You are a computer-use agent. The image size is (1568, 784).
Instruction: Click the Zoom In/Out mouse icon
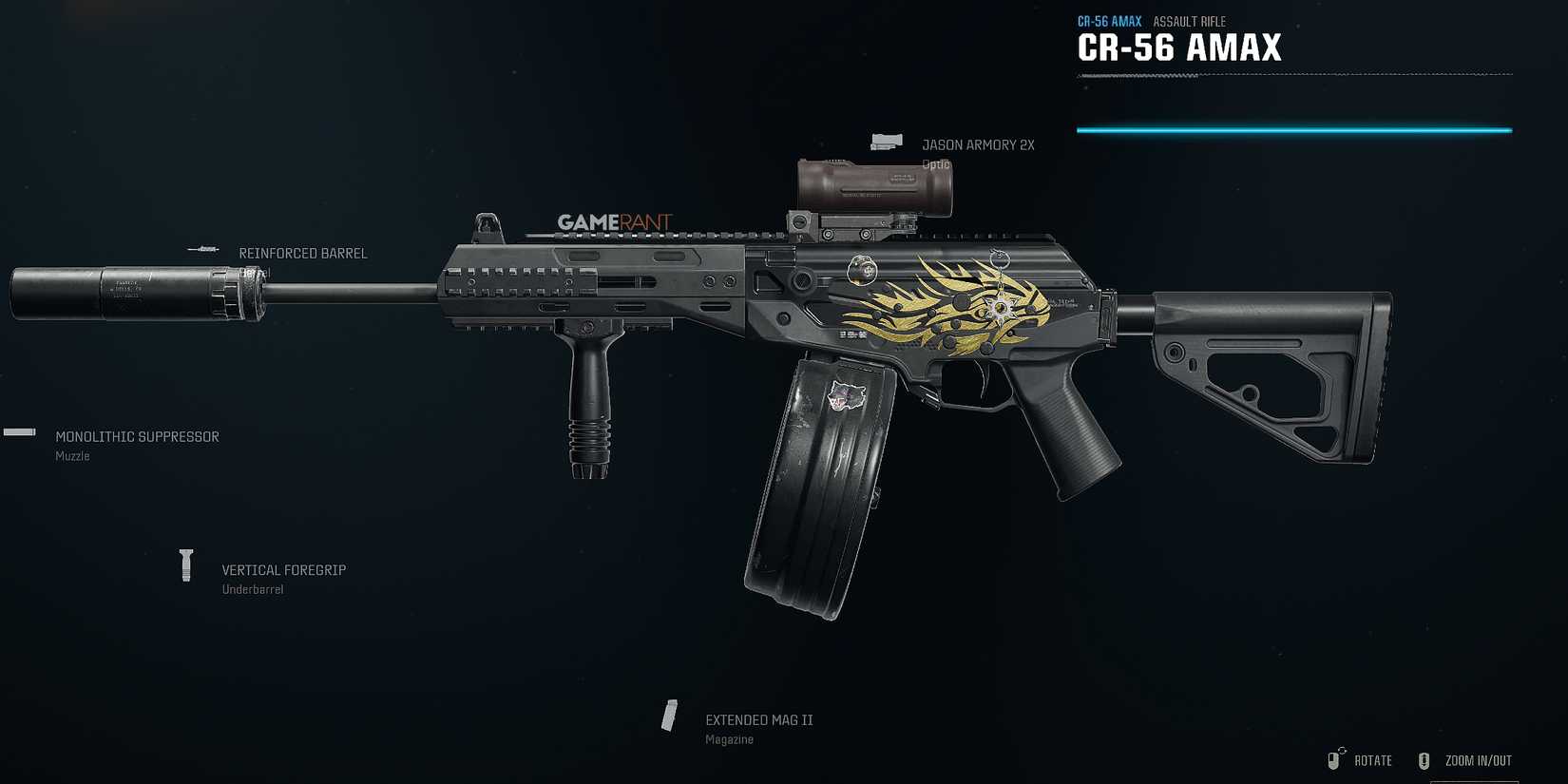pos(1425,759)
